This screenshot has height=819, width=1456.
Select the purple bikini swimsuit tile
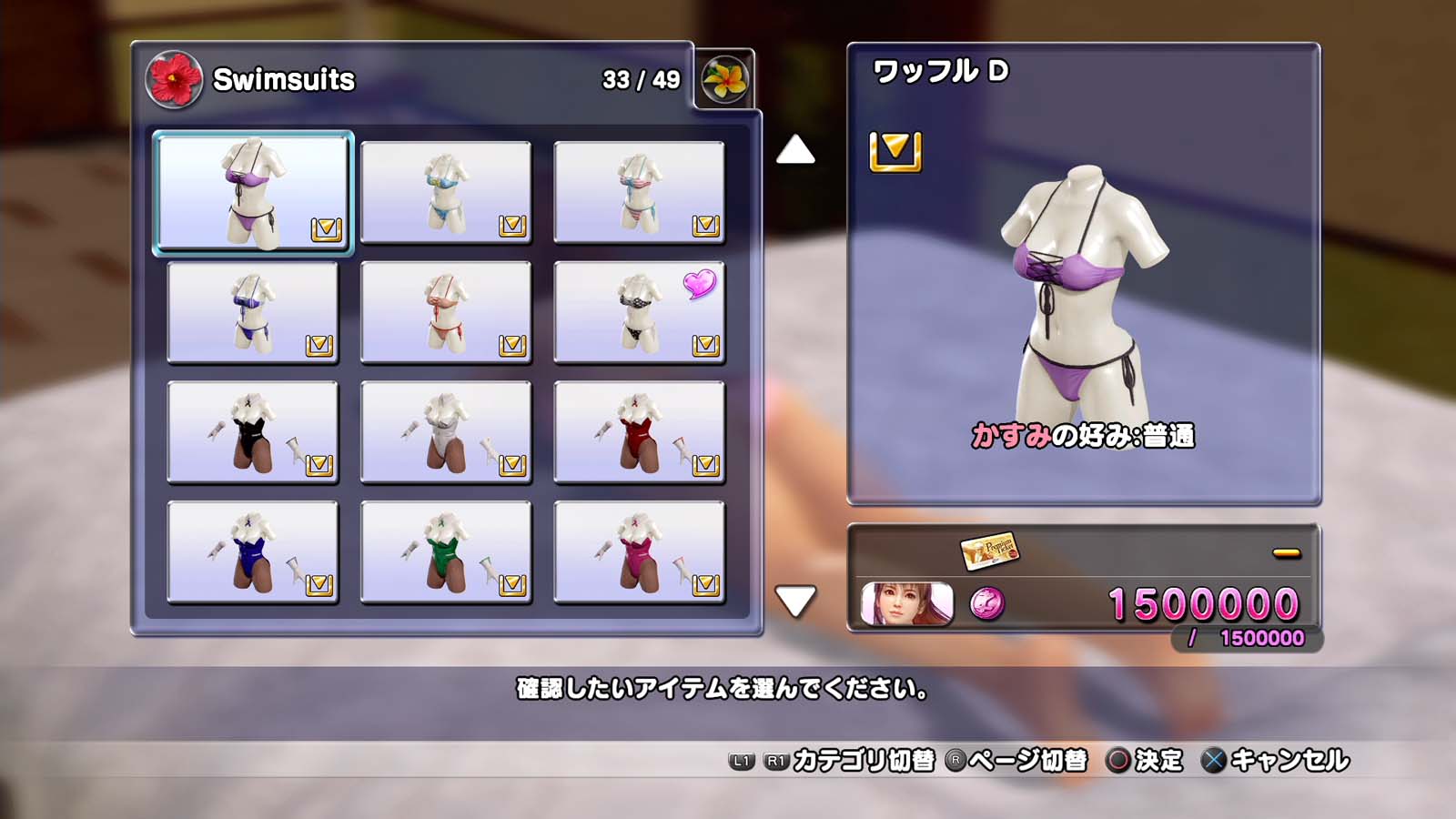(x=253, y=193)
